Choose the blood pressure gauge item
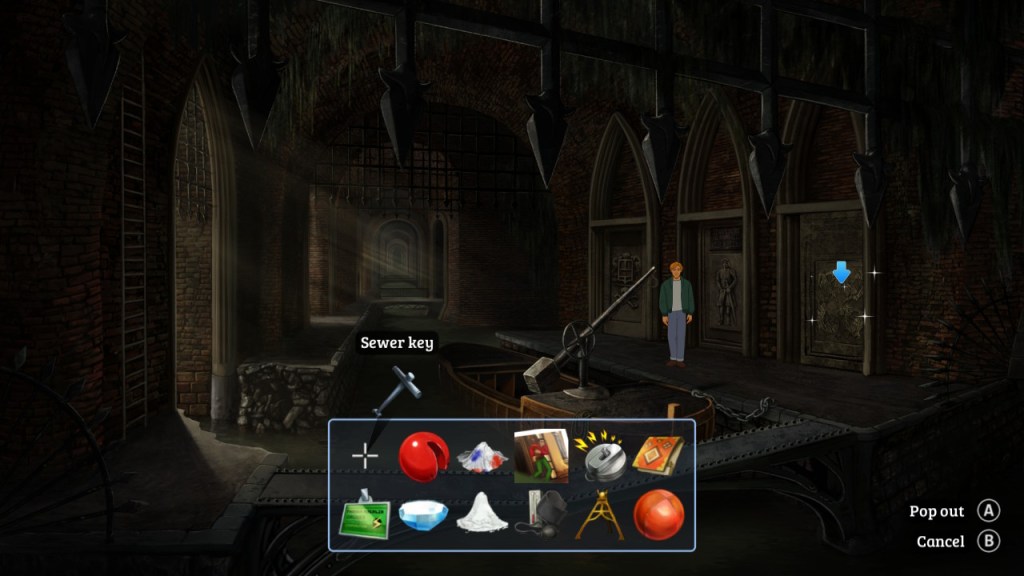The height and width of the screenshot is (576, 1024). [540, 514]
